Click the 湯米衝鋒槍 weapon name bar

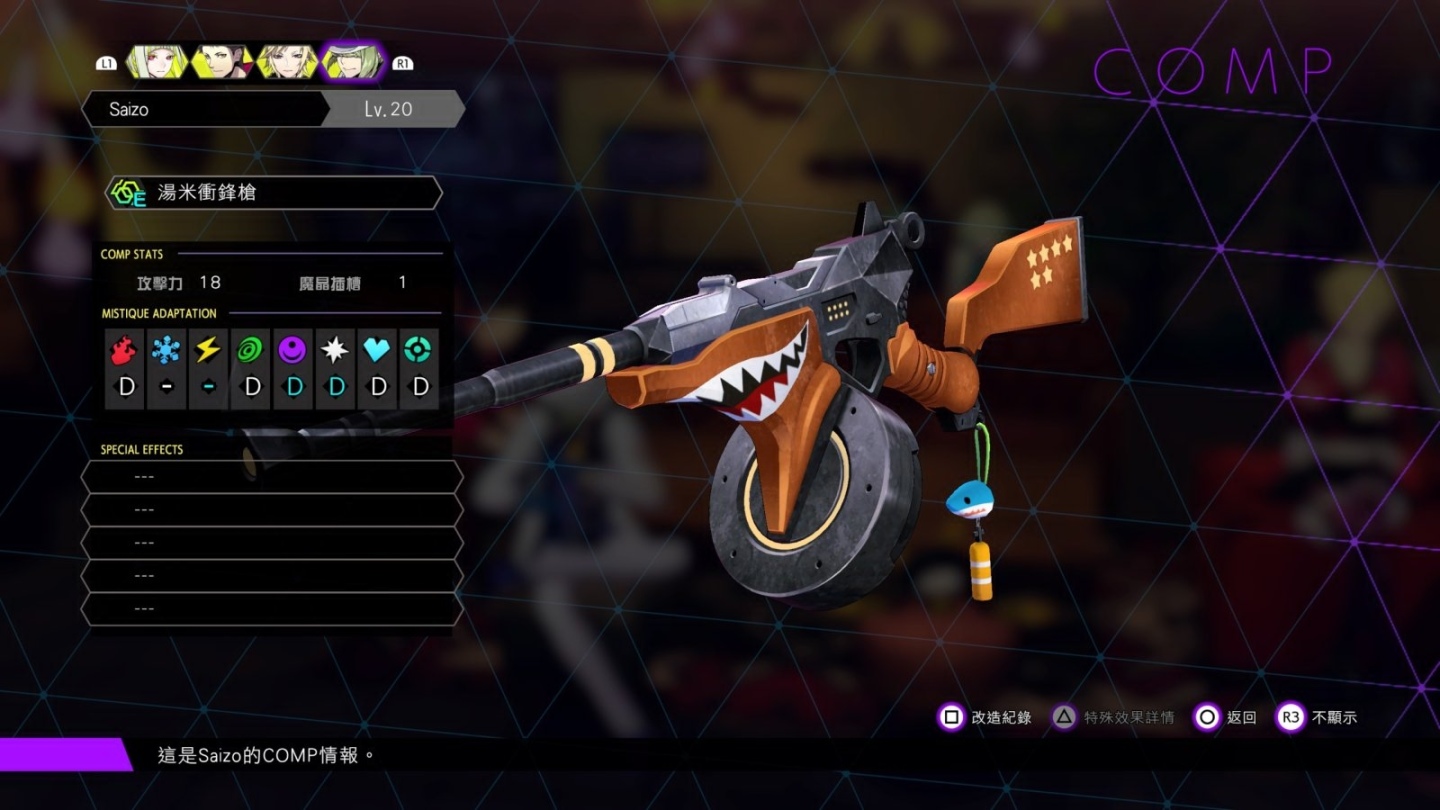coord(273,193)
